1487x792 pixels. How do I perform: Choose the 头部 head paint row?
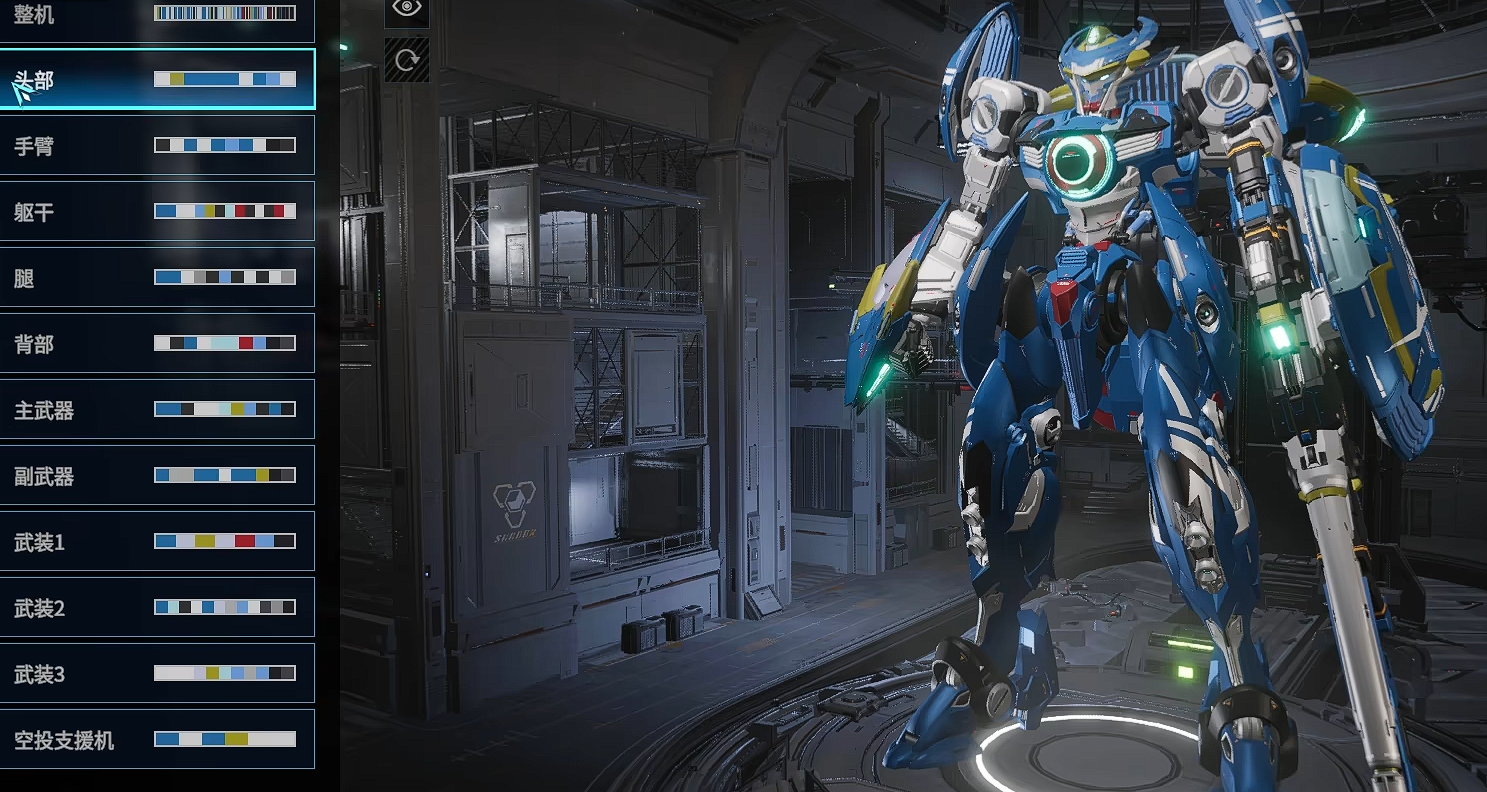coord(157,79)
